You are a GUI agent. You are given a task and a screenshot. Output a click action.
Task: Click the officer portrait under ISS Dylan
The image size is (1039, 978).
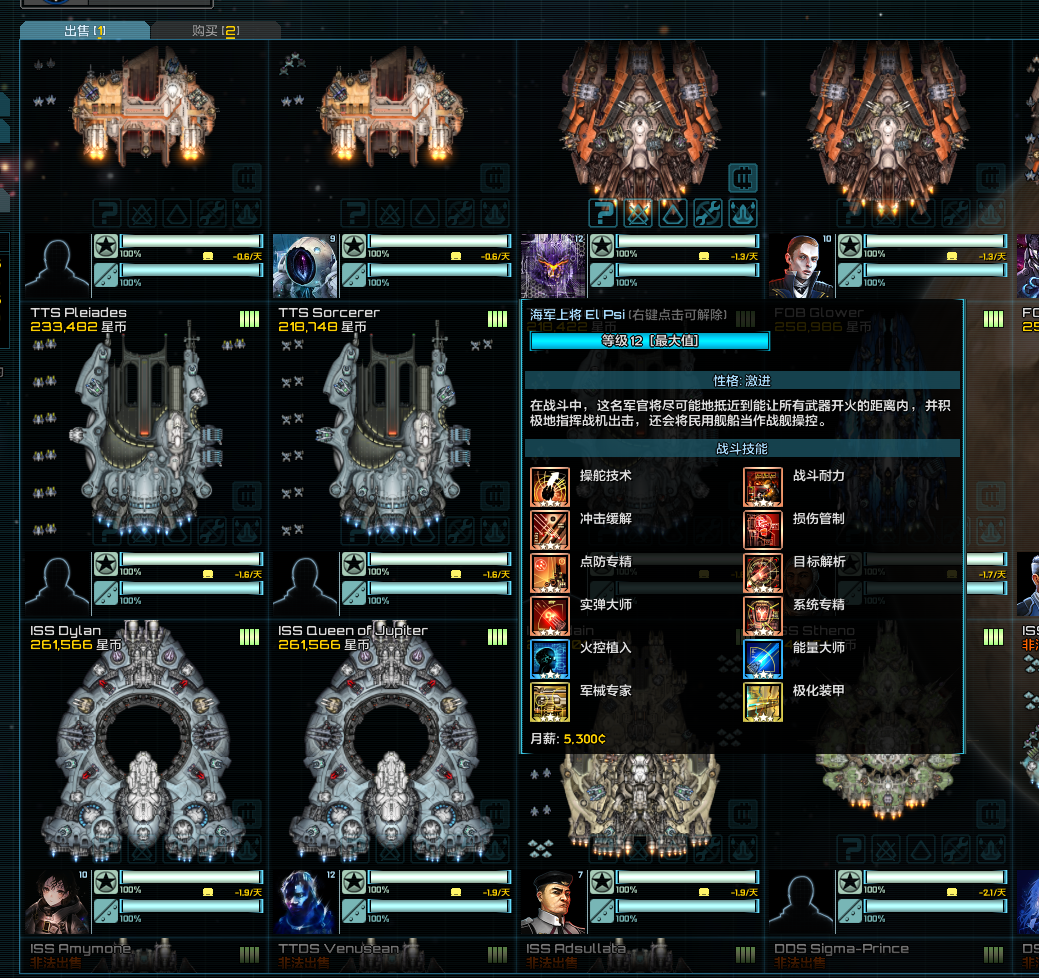coord(57,902)
